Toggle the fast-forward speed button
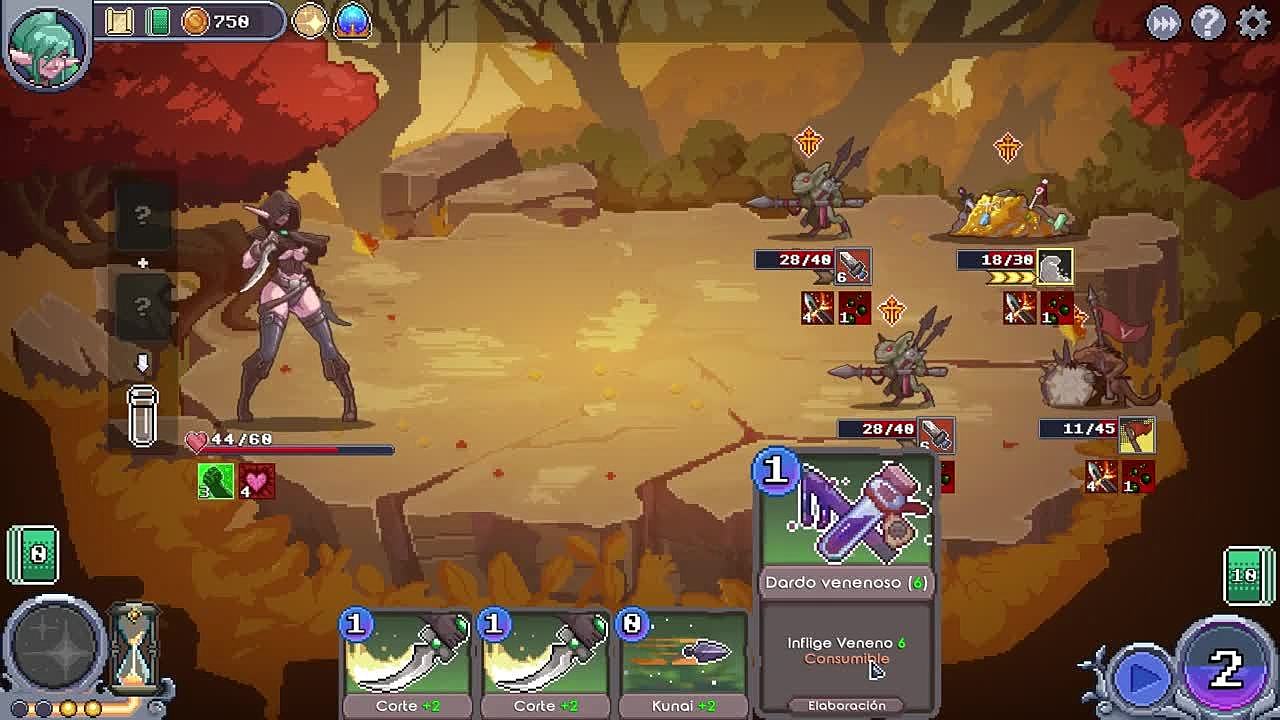 tap(1163, 22)
